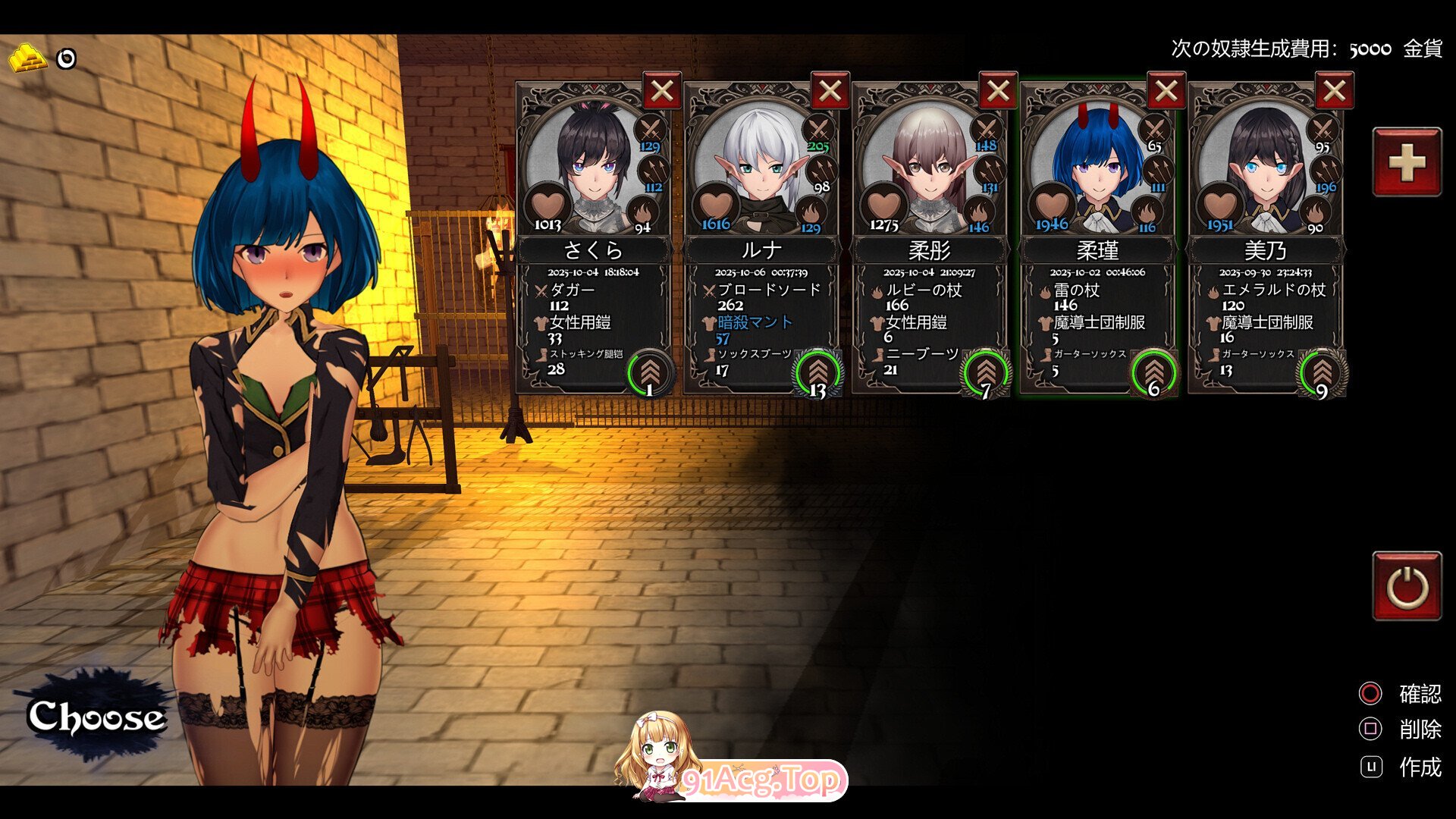This screenshot has width=1456, height=819.
Task: Remove ルナ using the red X button
Action: click(830, 92)
